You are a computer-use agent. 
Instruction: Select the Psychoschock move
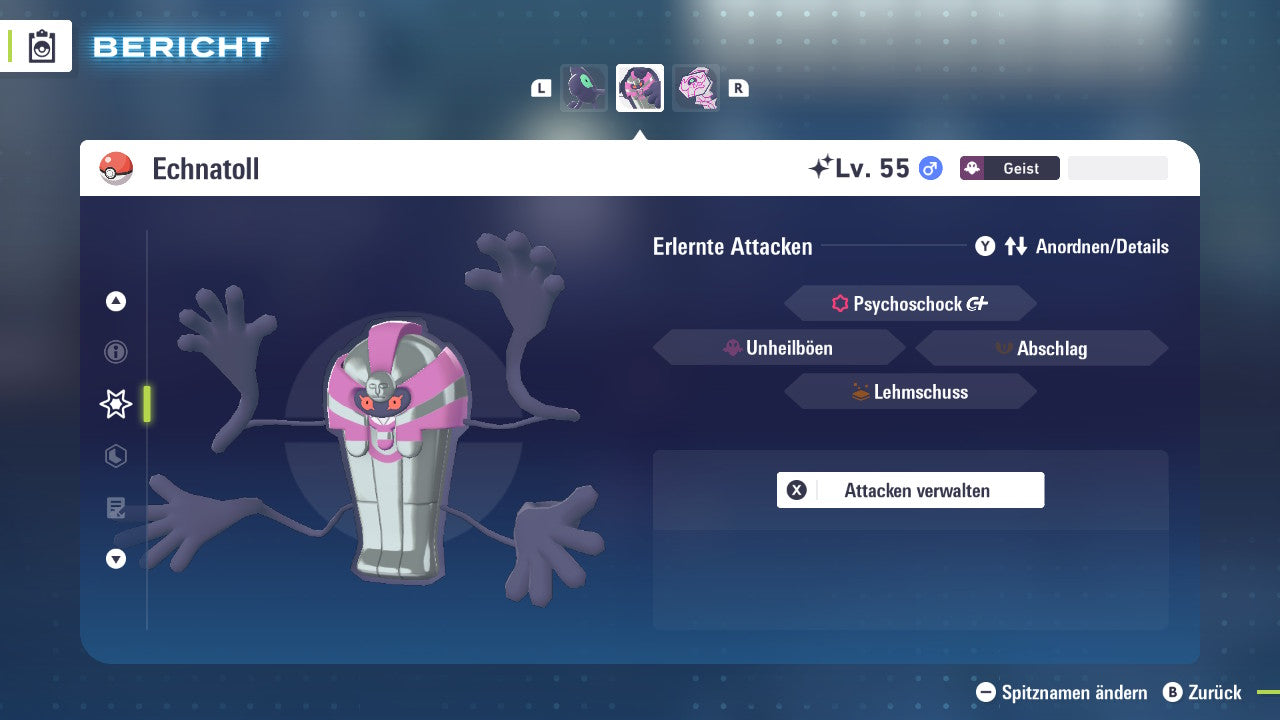click(910, 304)
